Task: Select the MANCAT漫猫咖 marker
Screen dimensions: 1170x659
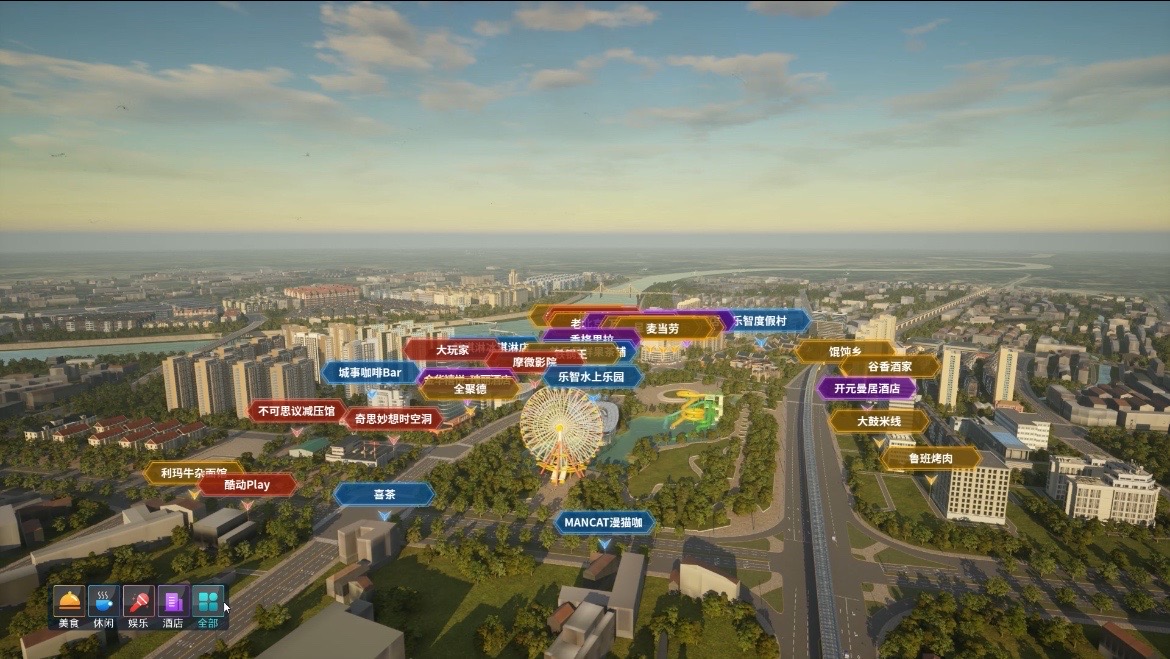Action: pyautogui.click(x=603, y=522)
